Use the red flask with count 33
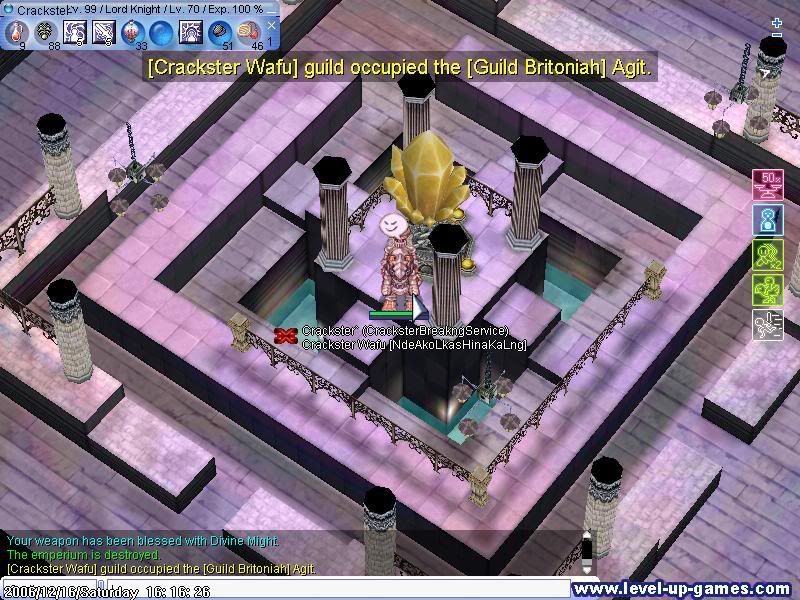 coord(132,32)
